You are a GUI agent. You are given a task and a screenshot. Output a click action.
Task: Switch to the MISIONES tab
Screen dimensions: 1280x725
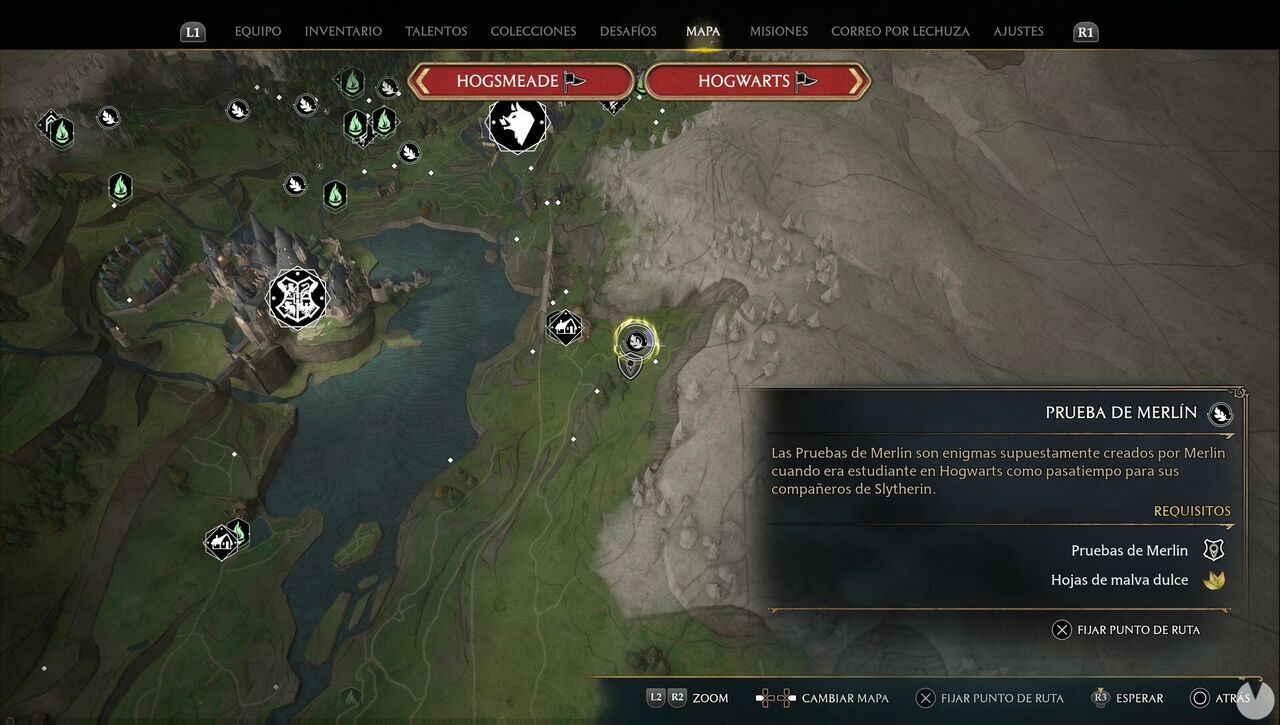778,31
